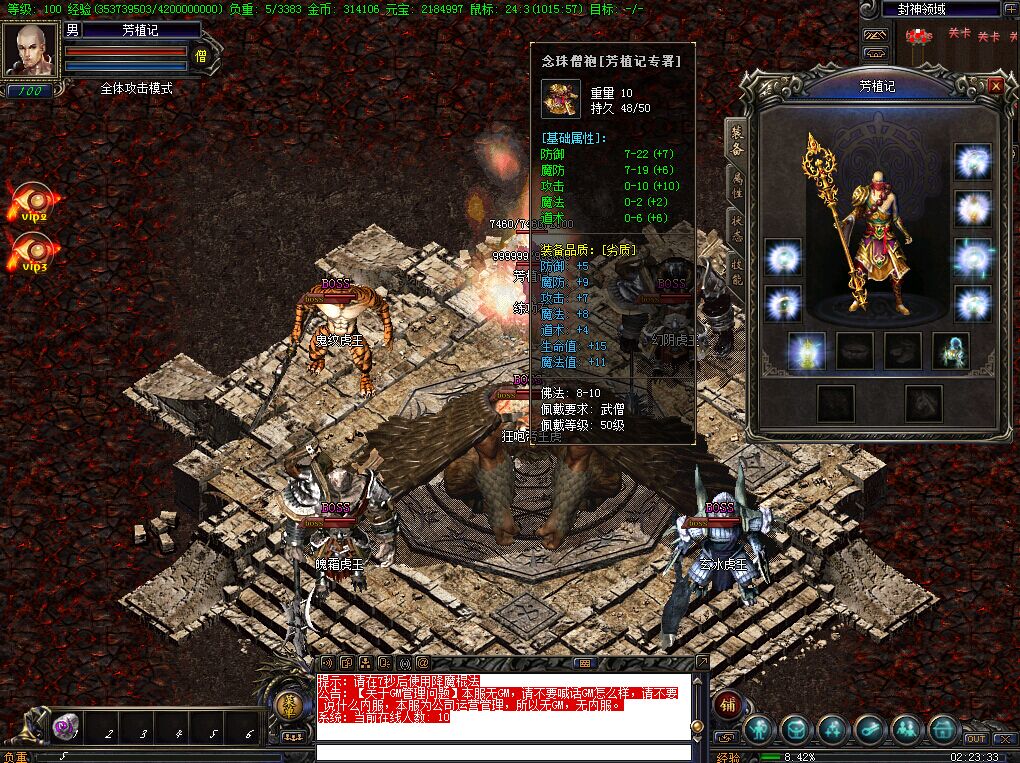Click the OUT logout button

975,739
